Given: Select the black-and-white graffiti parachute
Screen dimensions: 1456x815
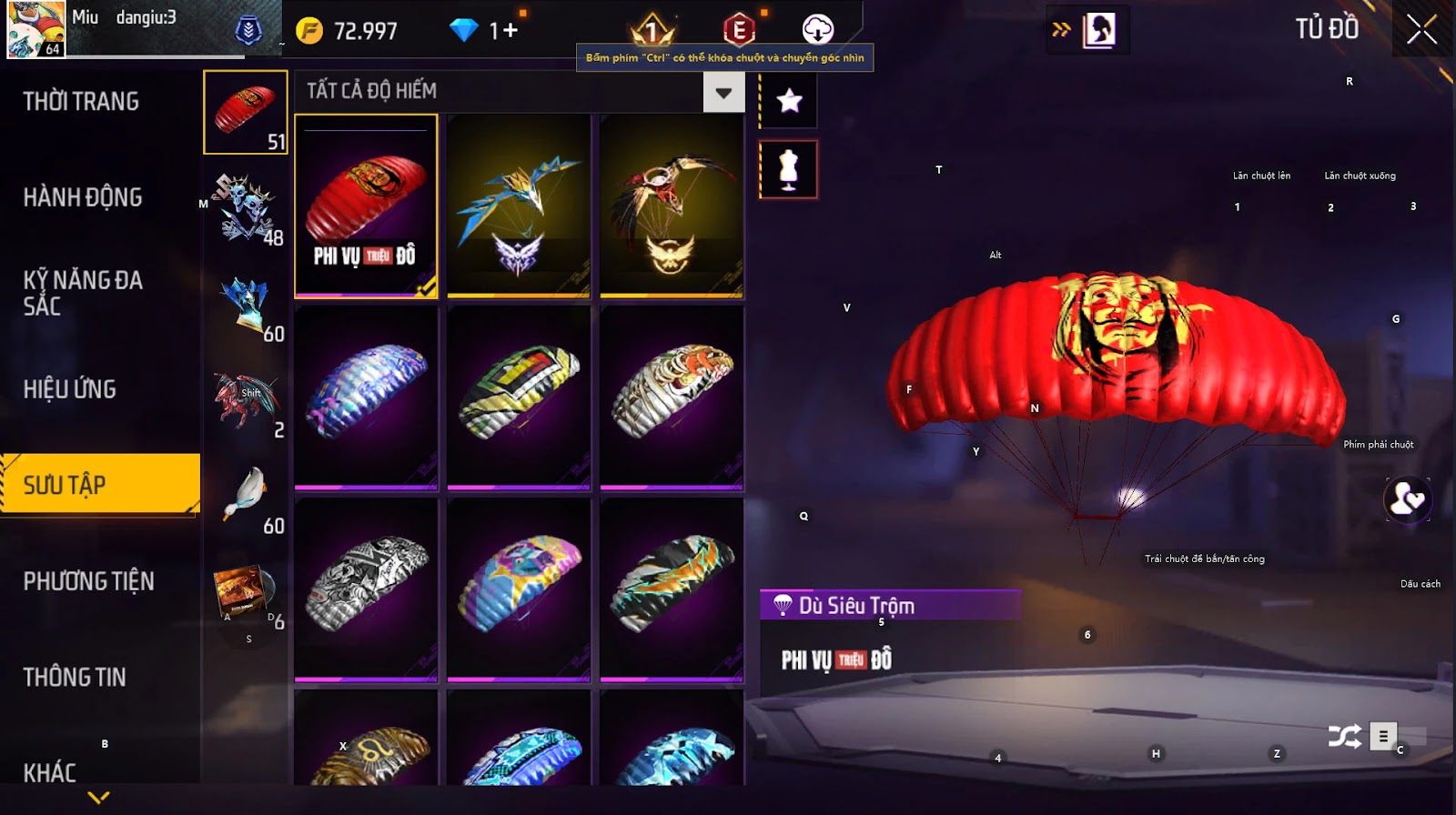Looking at the screenshot, I should click(366, 589).
